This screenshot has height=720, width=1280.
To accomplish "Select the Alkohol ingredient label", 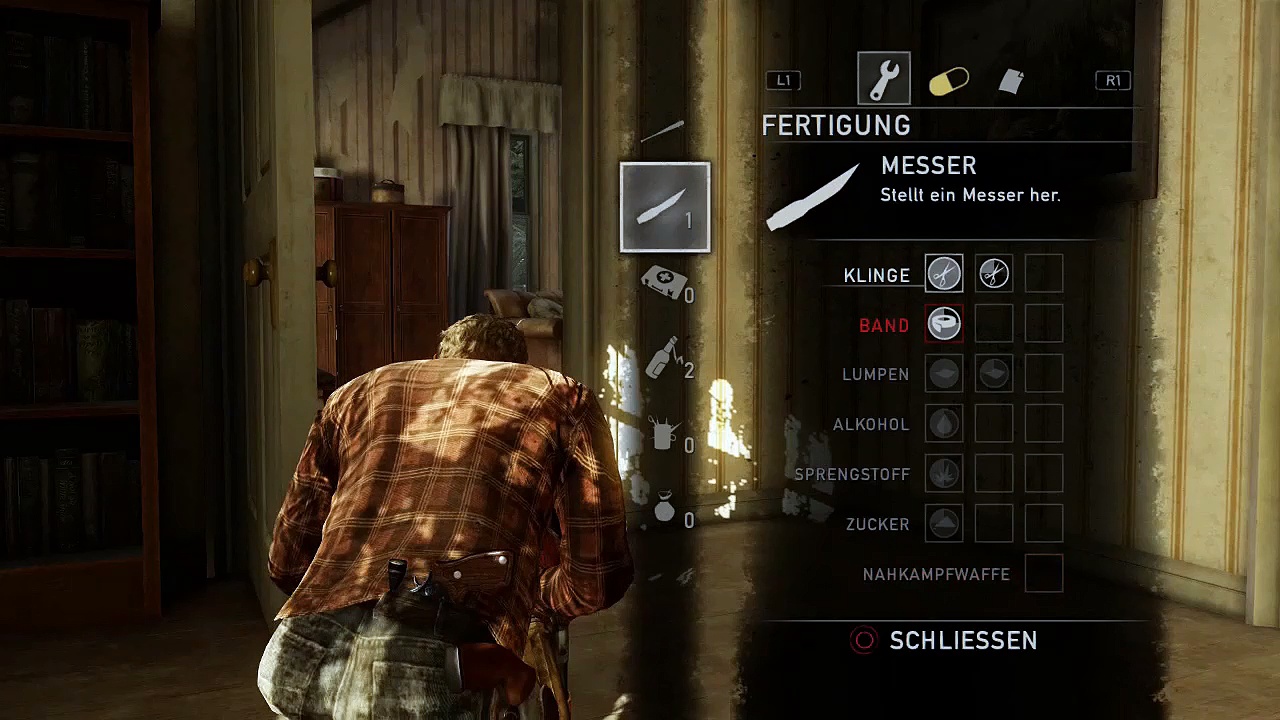I will click(x=871, y=425).
